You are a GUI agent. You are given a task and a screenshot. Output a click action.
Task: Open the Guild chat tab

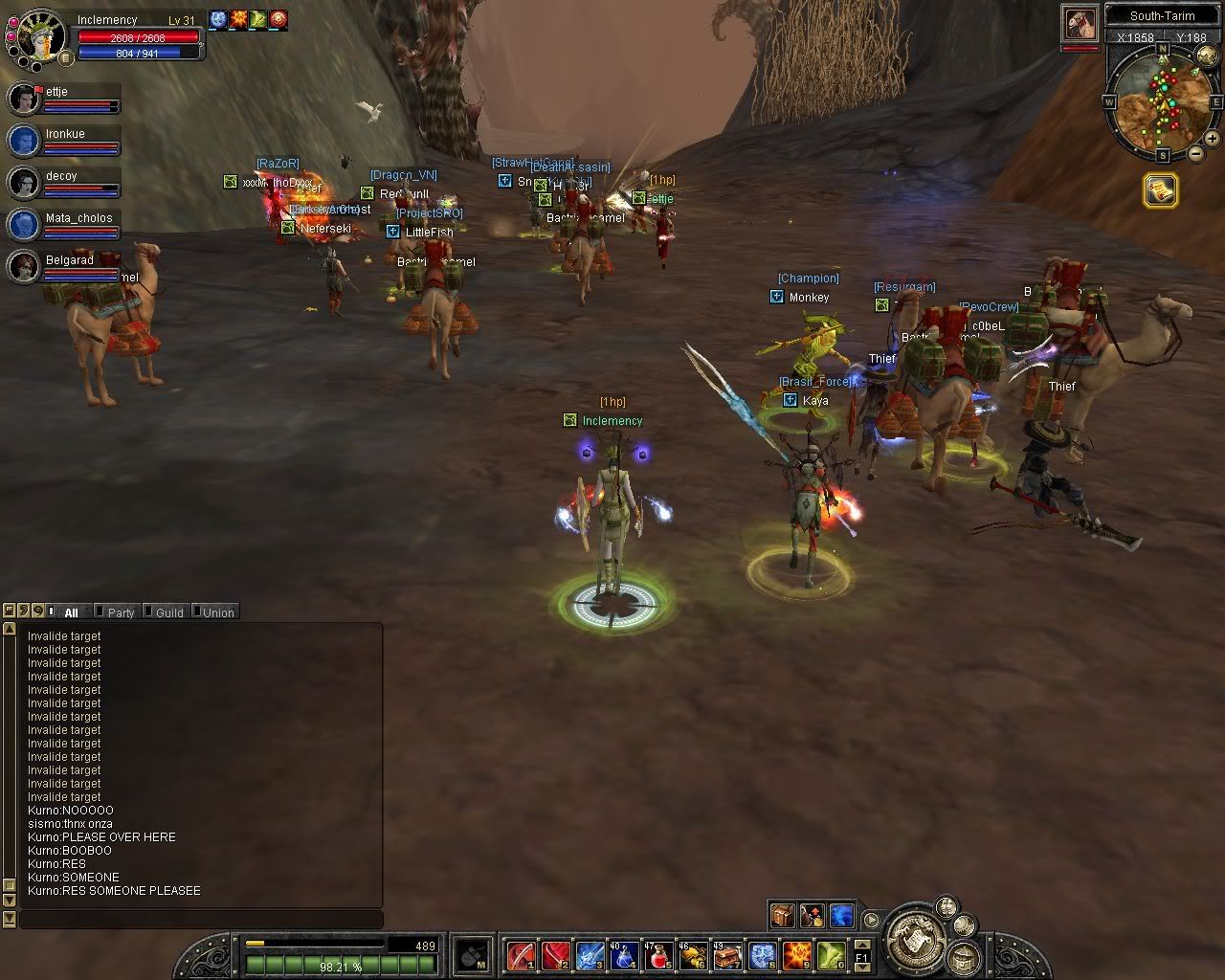[168, 612]
